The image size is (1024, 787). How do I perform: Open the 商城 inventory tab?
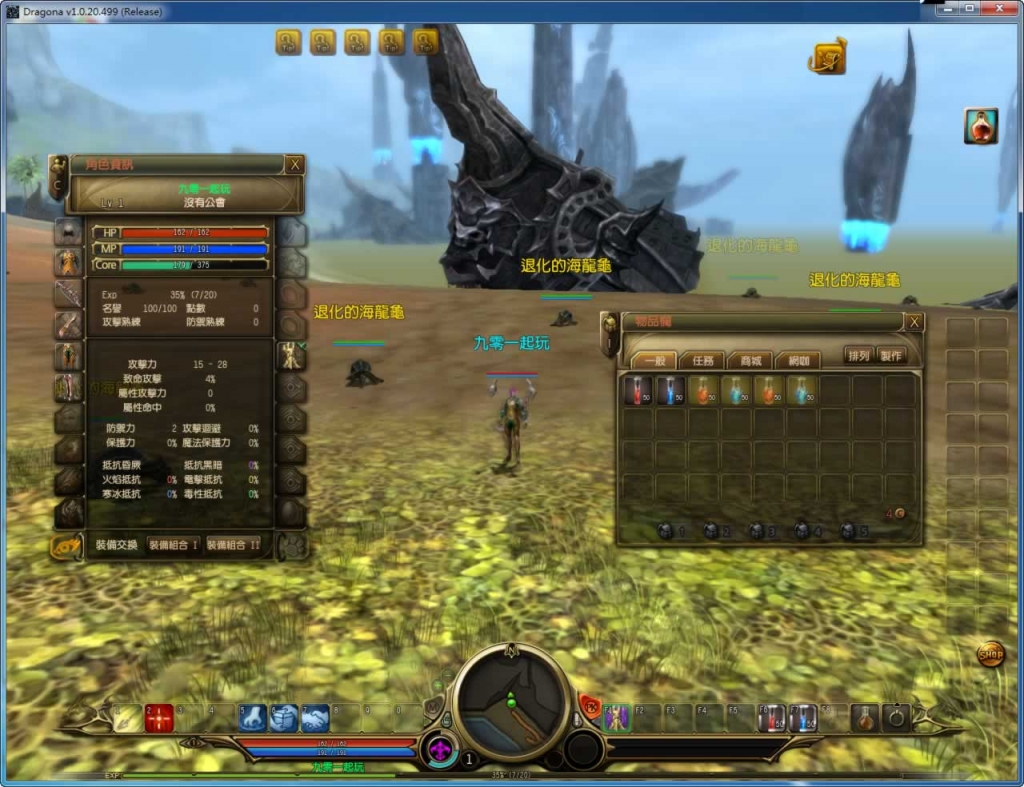pos(750,360)
